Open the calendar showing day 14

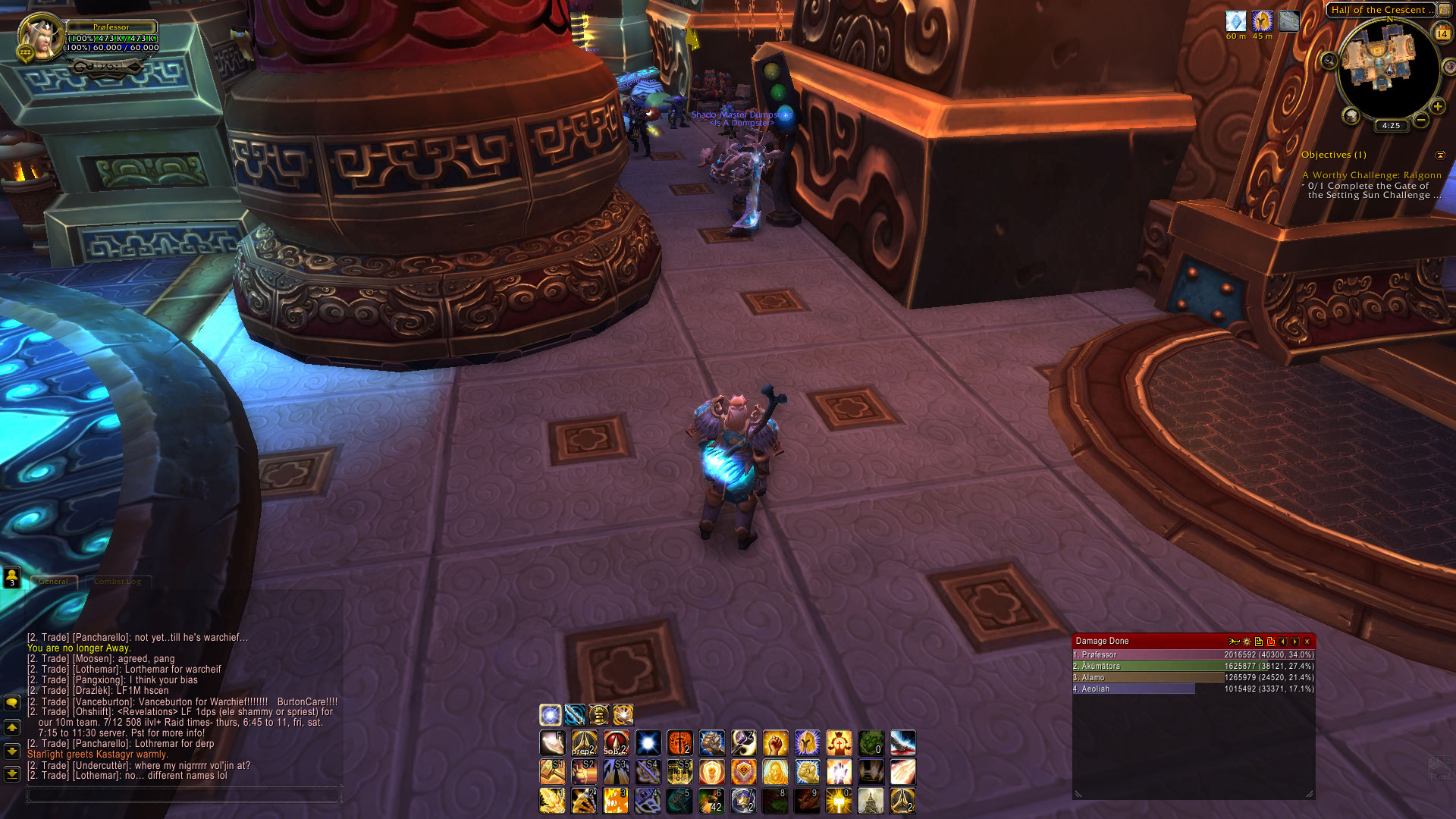(x=1442, y=33)
